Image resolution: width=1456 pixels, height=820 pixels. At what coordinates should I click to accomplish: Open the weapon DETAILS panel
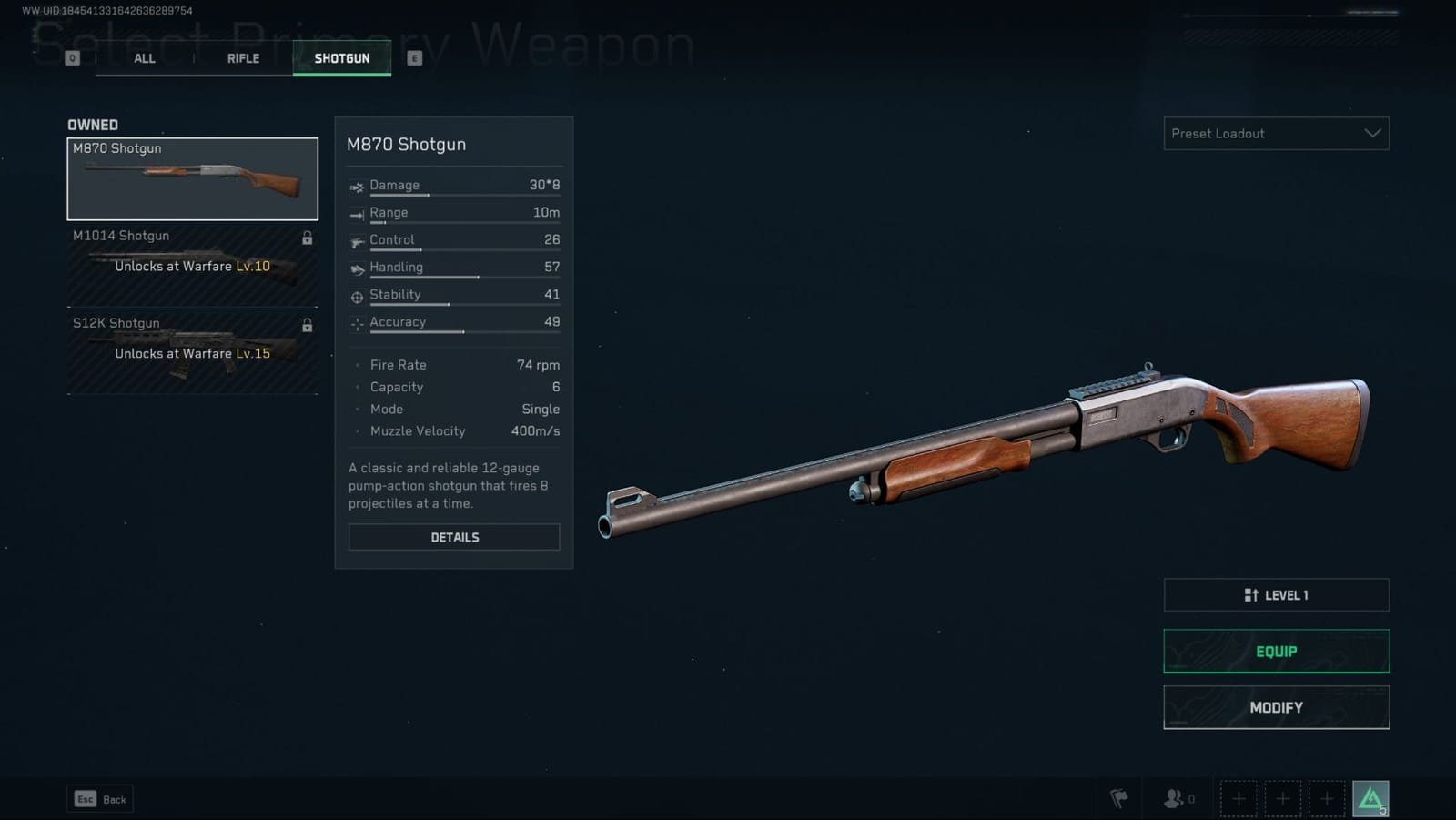(453, 537)
